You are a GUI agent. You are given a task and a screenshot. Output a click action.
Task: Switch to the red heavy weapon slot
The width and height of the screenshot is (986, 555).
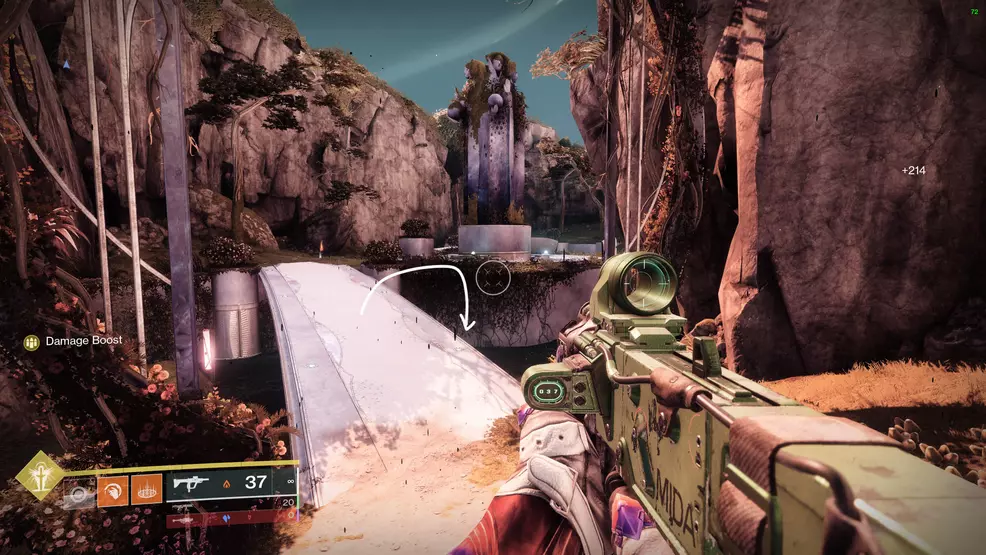(220, 519)
